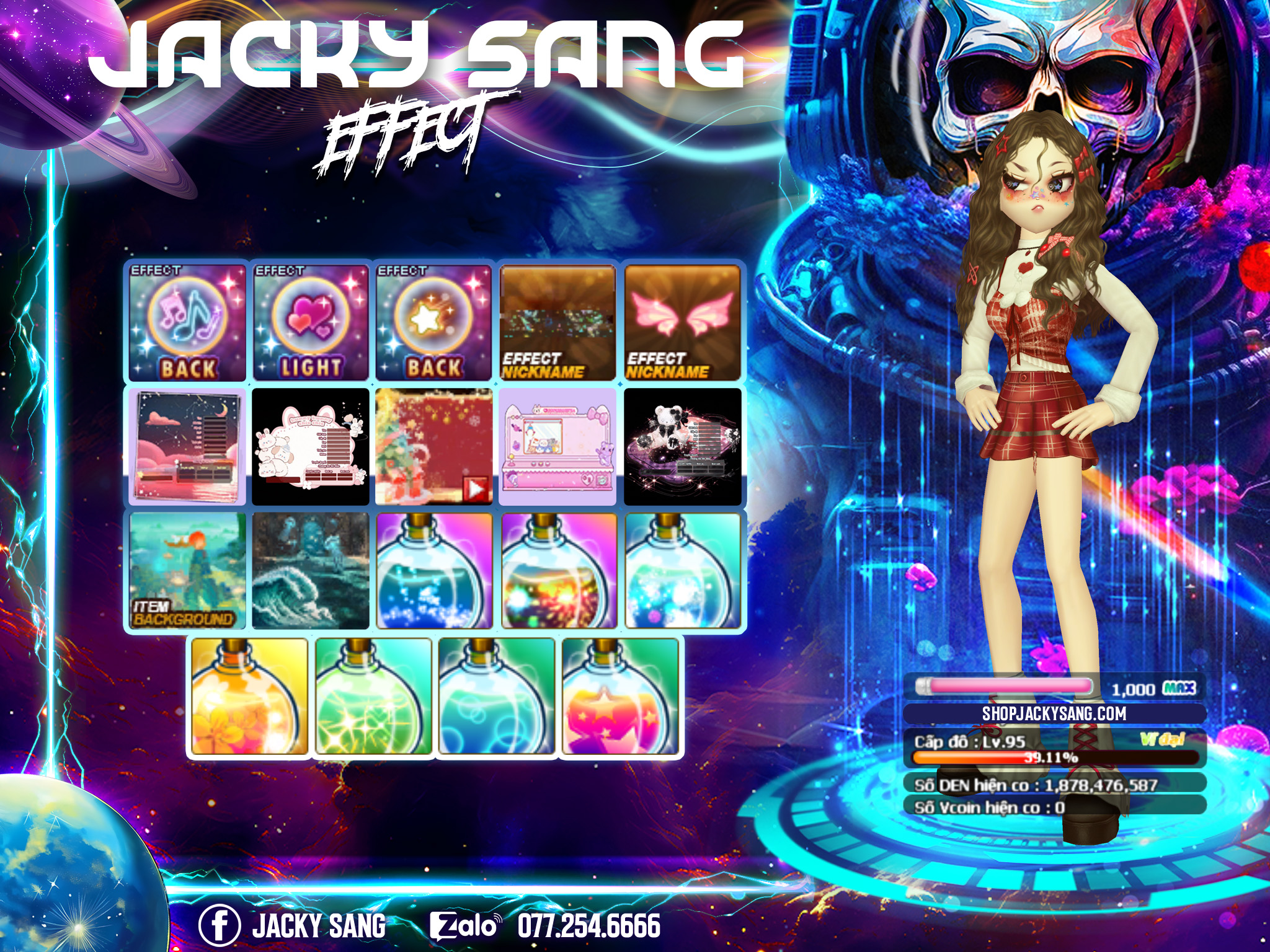Image resolution: width=1270 pixels, height=952 pixels.
Task: Select the music notes BACK effect
Action: pos(187,322)
